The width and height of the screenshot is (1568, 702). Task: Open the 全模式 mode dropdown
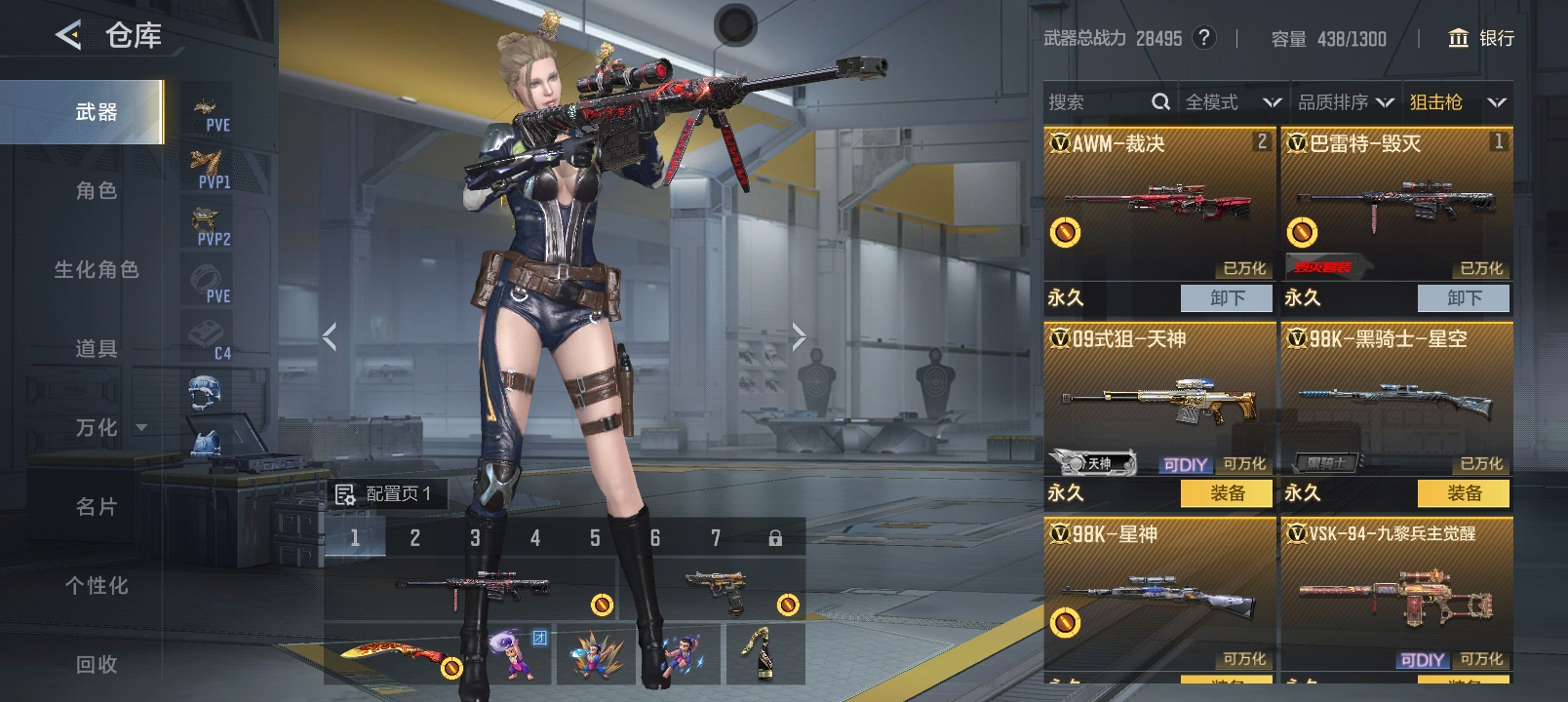pos(1233,102)
